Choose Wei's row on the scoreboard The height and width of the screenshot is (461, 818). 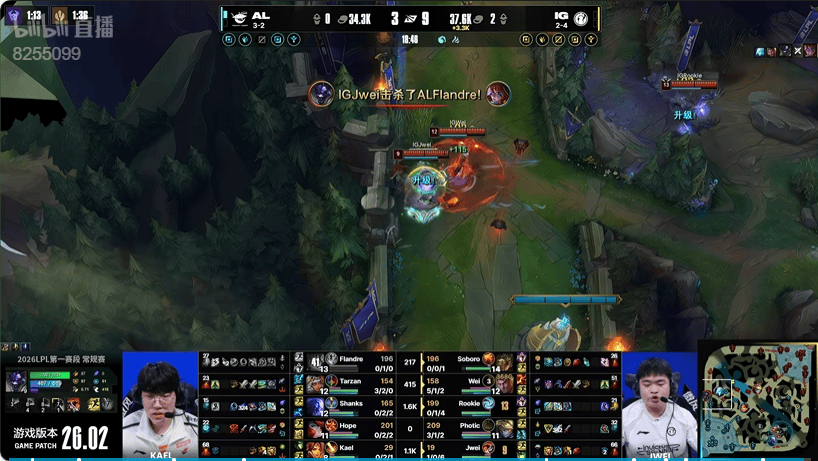click(470, 381)
